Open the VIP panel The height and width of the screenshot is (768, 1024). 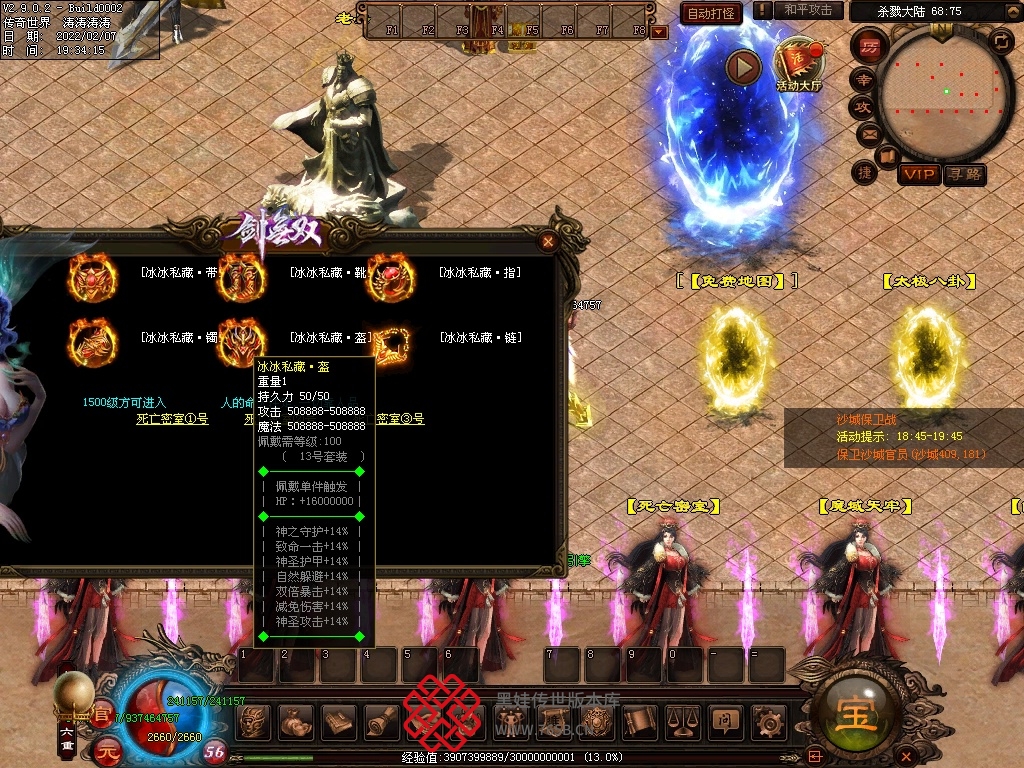point(918,174)
